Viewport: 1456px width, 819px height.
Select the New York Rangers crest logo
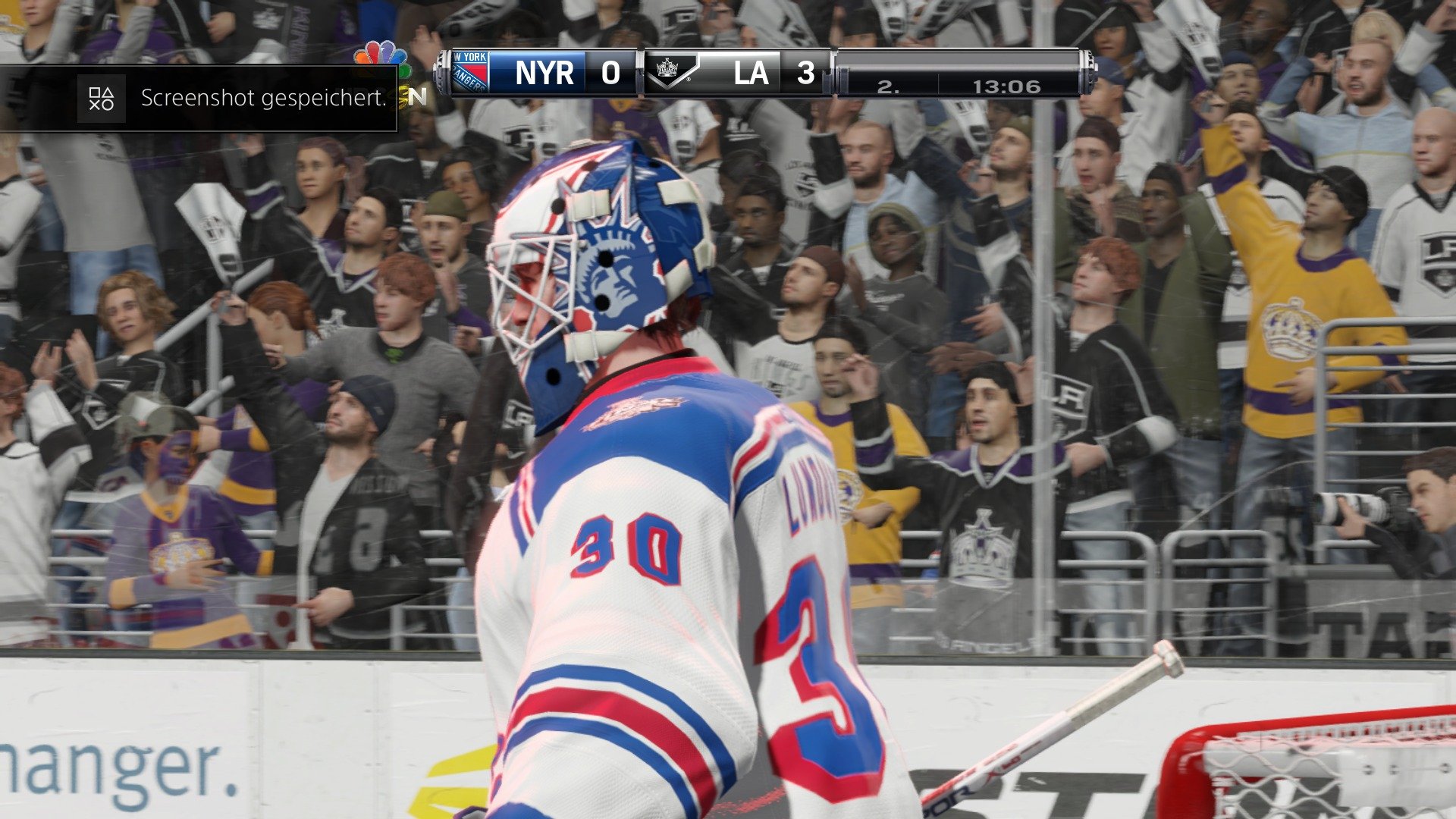tap(471, 74)
